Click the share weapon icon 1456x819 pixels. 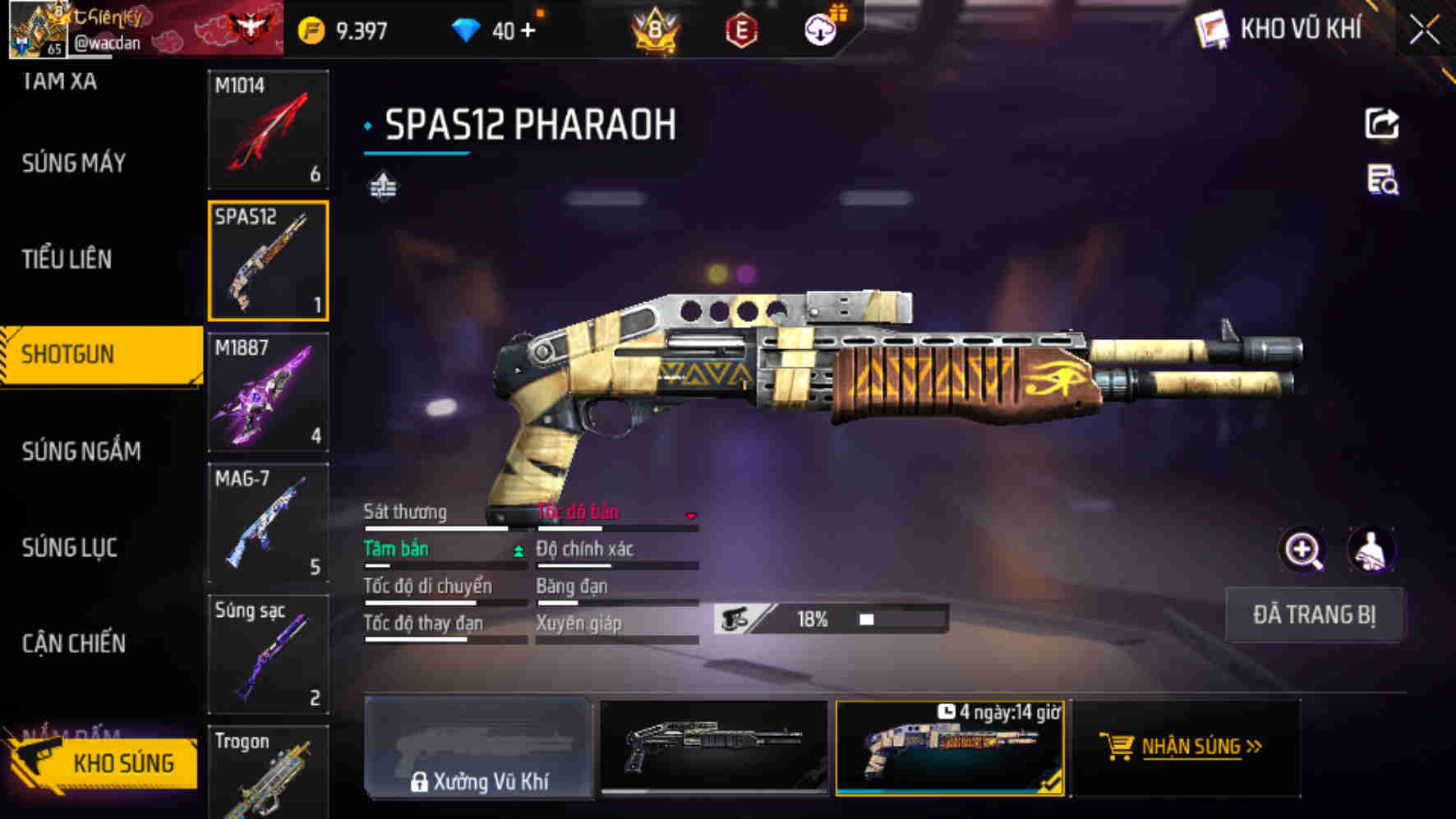[x=1384, y=123]
